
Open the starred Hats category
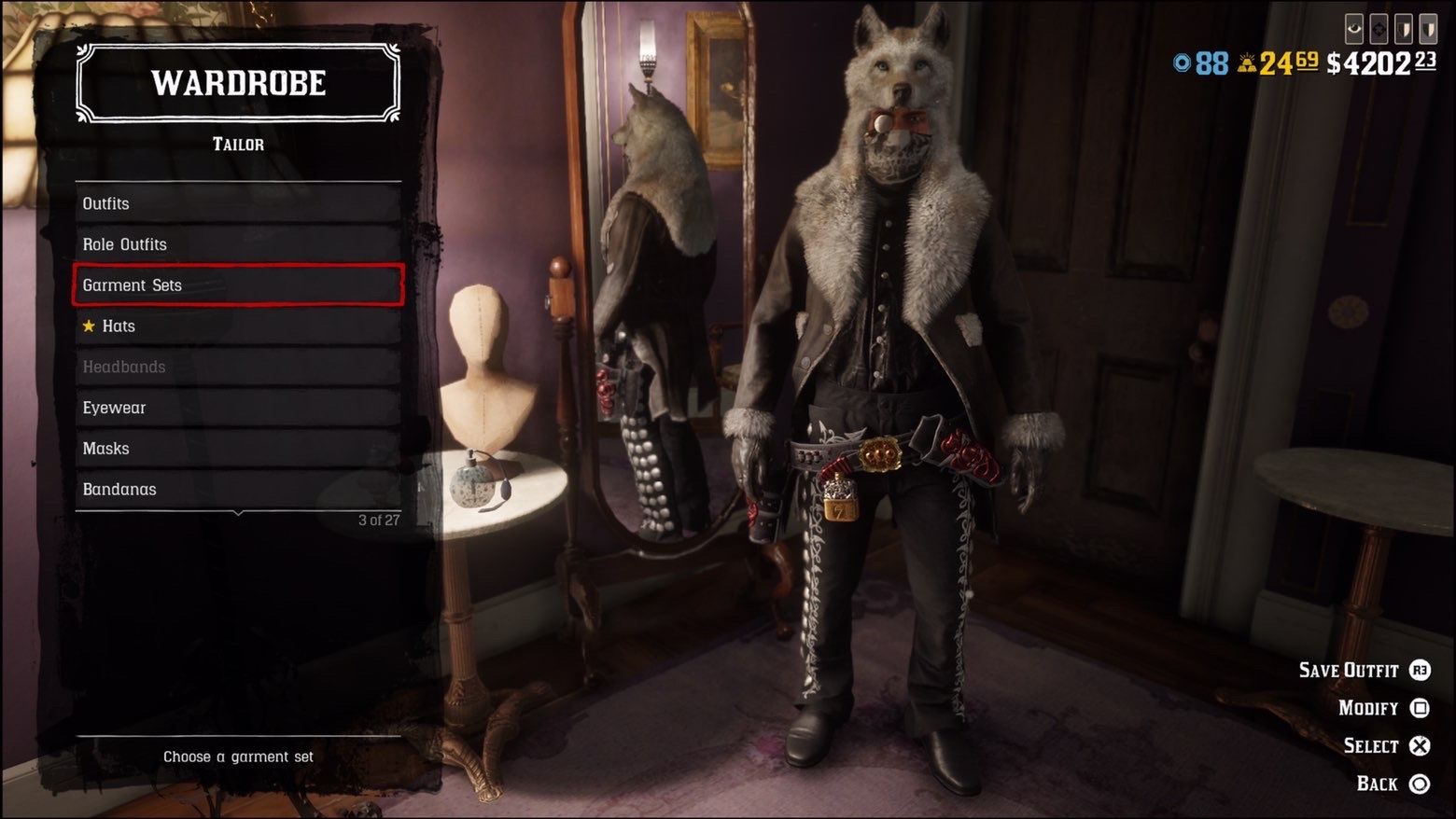pyautogui.click(x=238, y=326)
